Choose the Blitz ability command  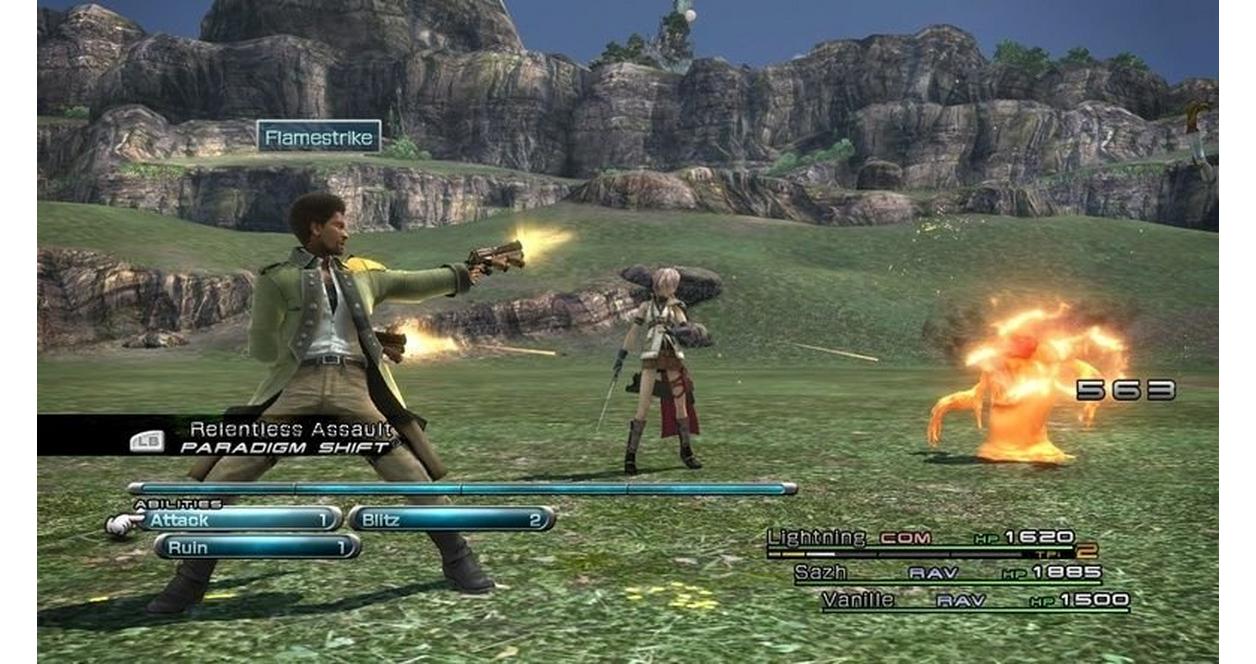click(x=451, y=519)
